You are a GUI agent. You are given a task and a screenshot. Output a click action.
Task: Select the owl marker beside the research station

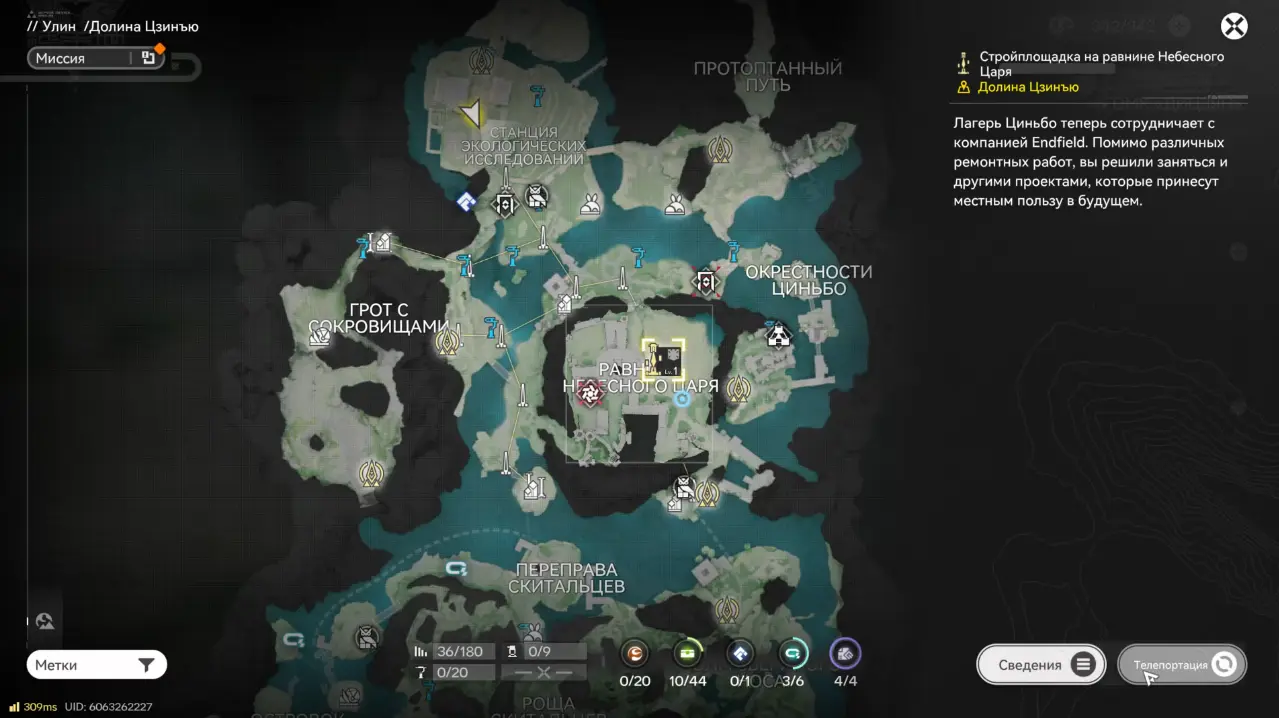(x=537, y=196)
